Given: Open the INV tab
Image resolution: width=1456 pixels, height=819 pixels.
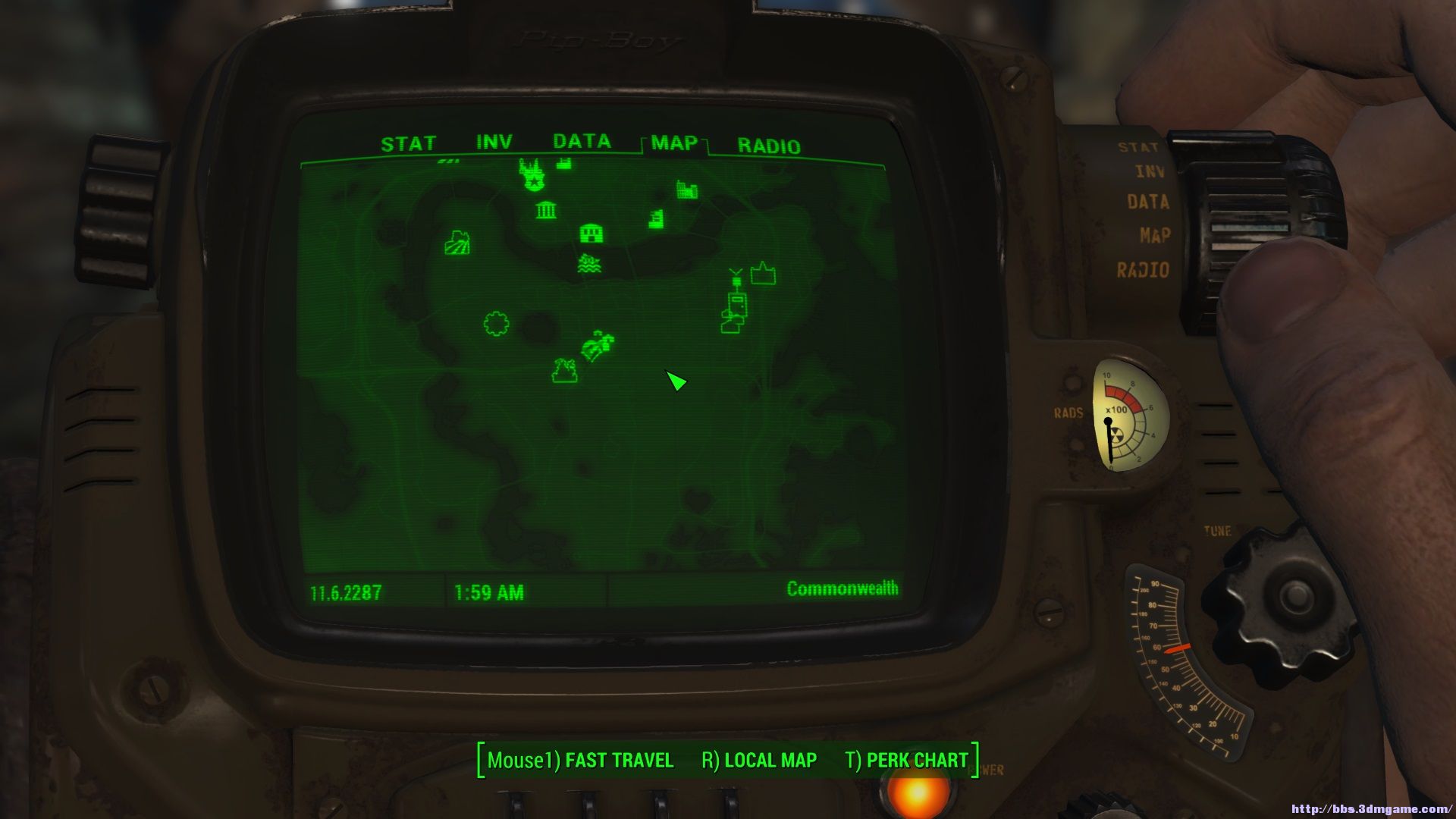Looking at the screenshot, I should coord(494,143).
